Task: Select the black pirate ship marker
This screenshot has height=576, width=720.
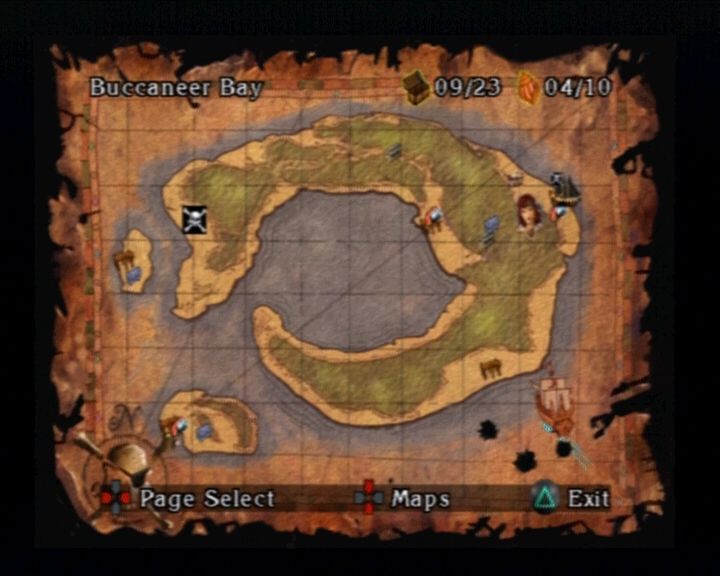Action: [x=565, y=189]
